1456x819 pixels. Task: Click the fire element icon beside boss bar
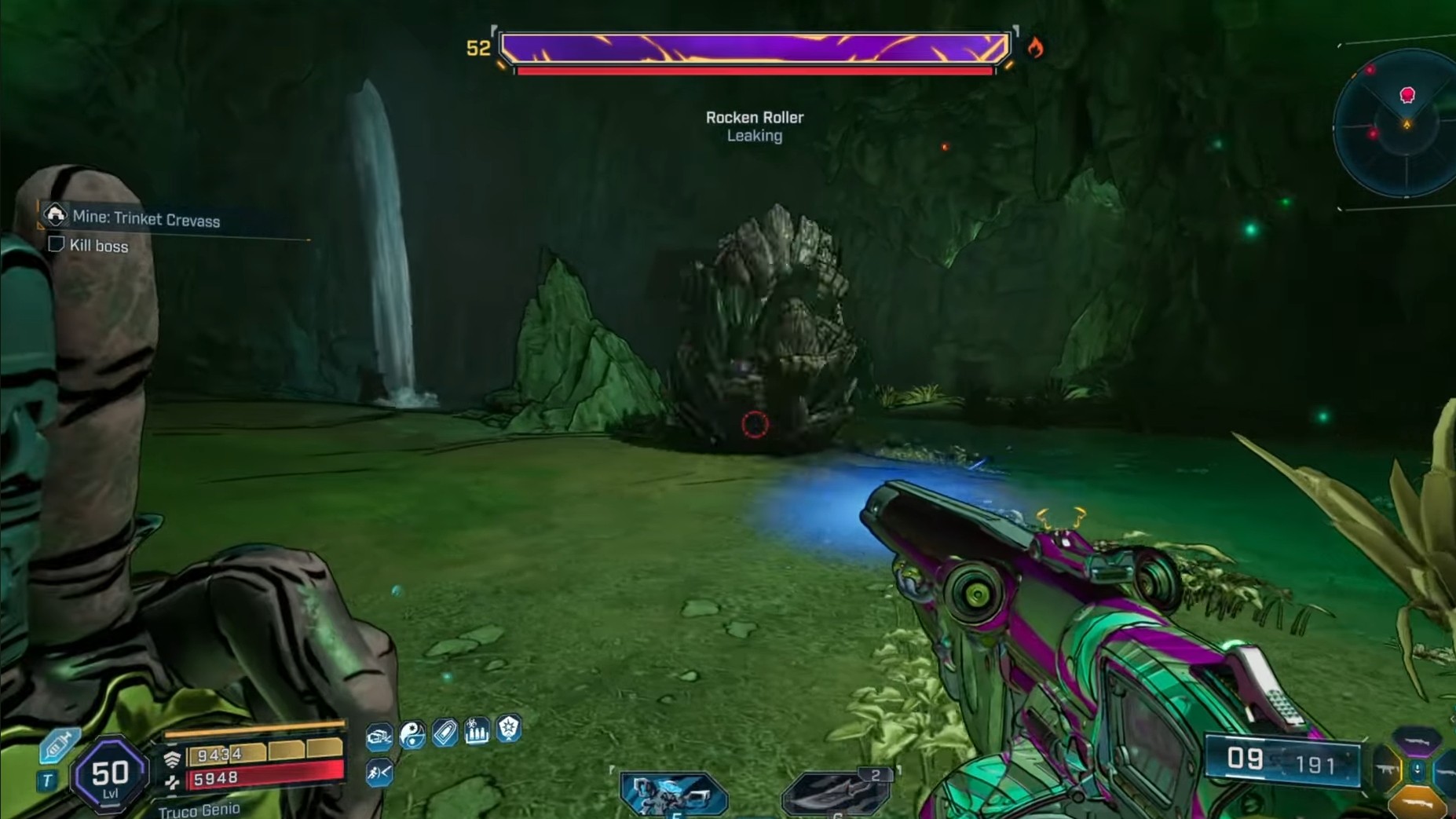coord(1036,49)
